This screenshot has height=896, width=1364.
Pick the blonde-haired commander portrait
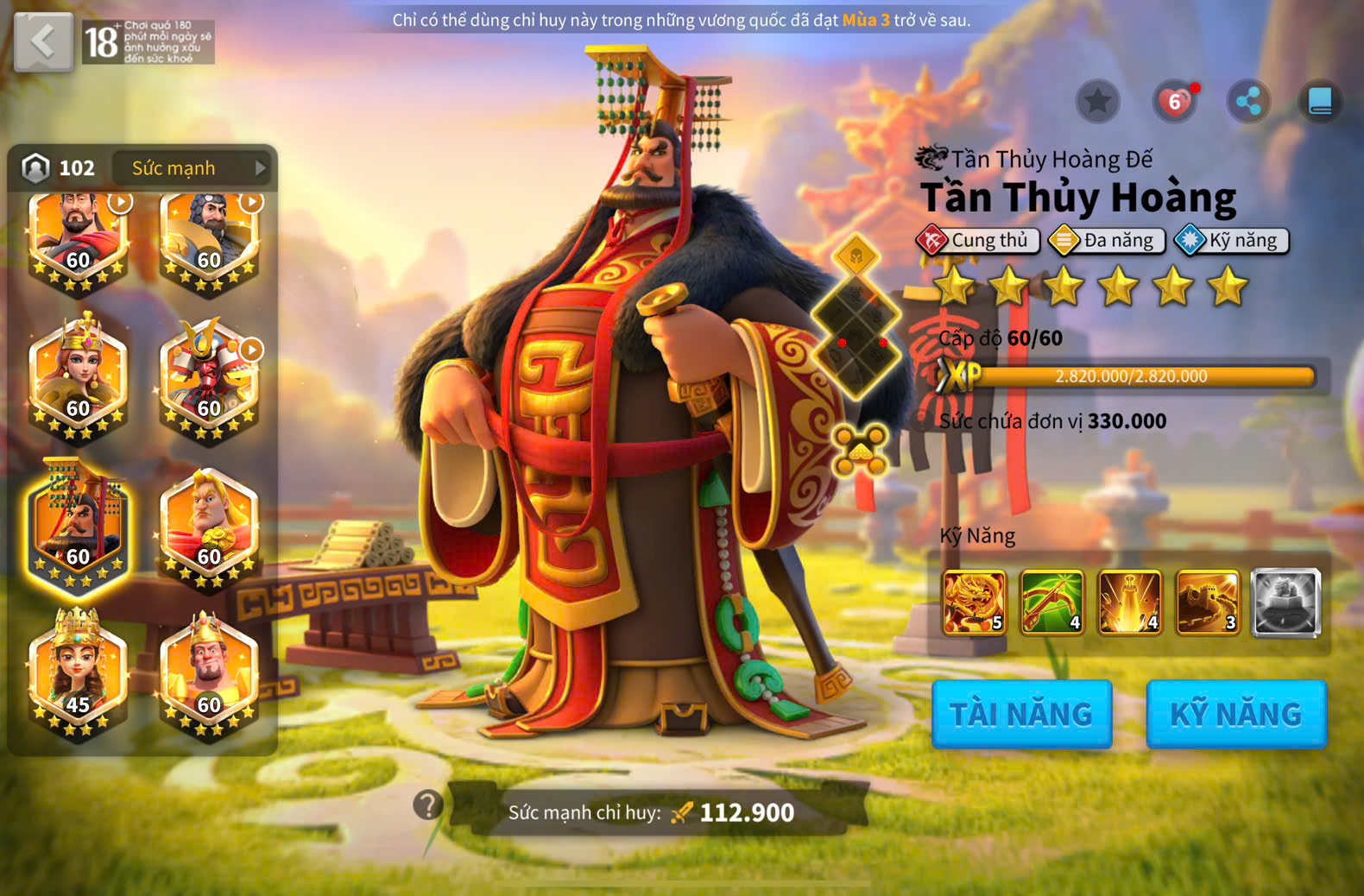[x=209, y=527]
